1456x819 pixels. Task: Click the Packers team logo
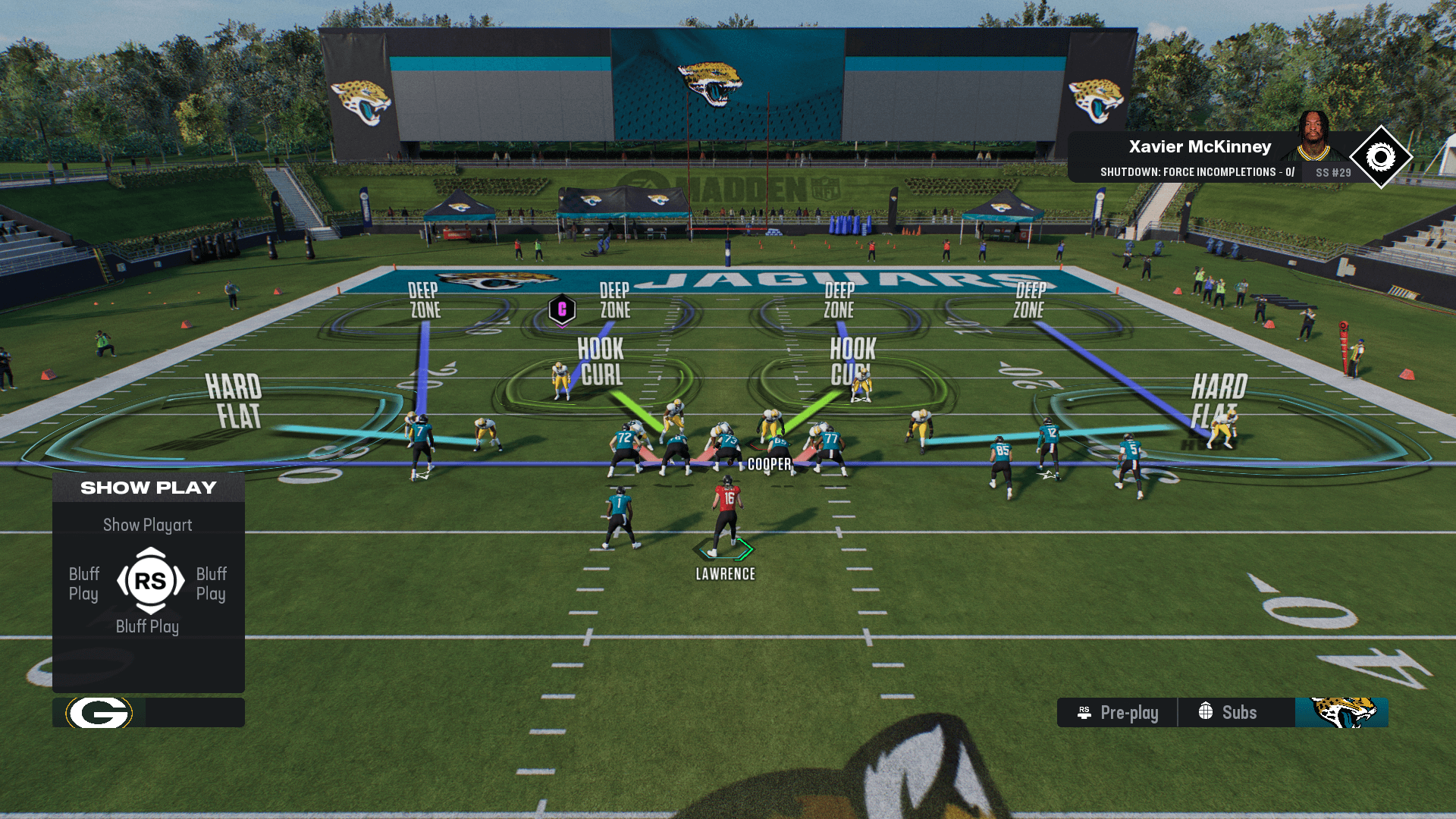click(x=99, y=713)
